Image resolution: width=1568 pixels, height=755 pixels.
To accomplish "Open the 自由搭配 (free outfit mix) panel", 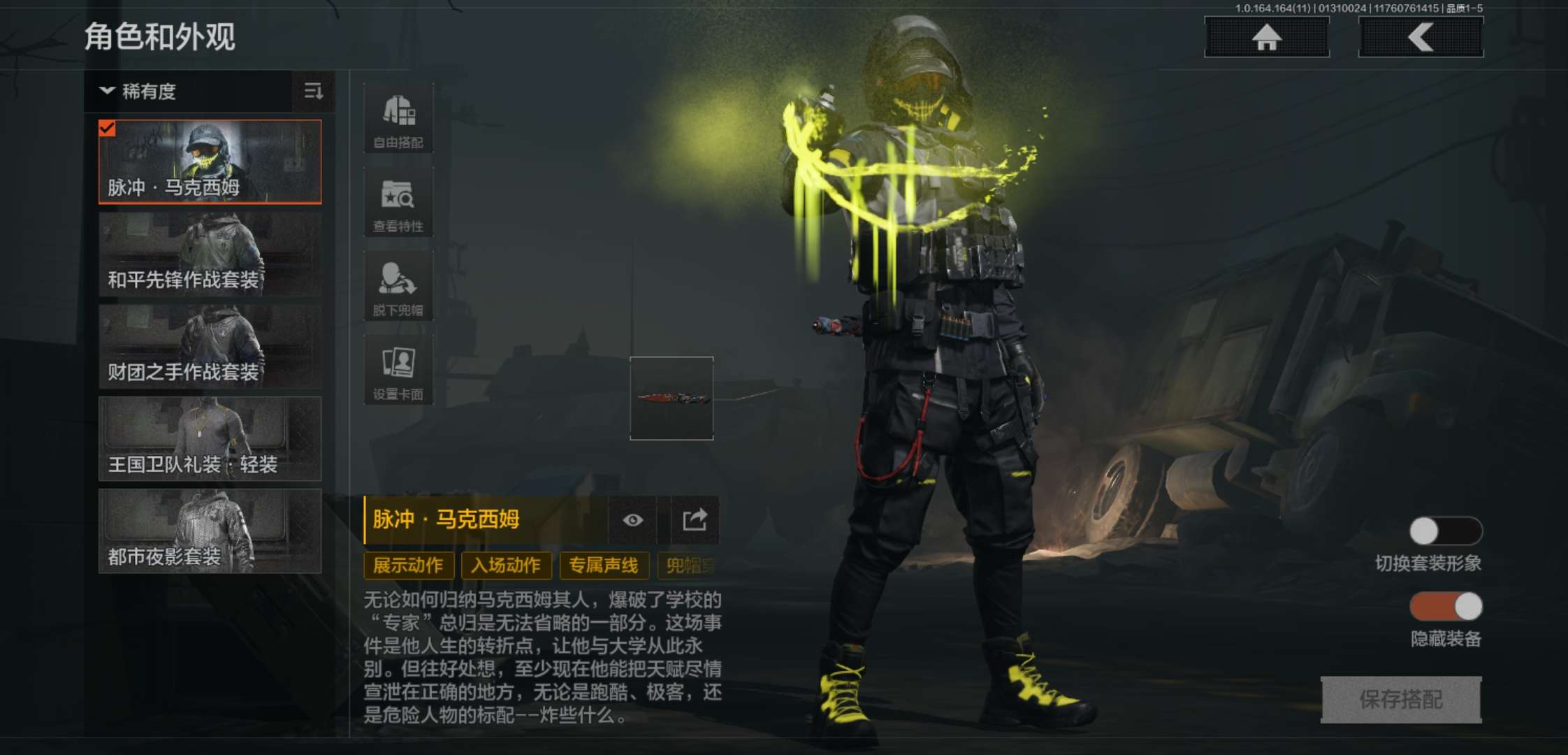I will pyautogui.click(x=398, y=117).
